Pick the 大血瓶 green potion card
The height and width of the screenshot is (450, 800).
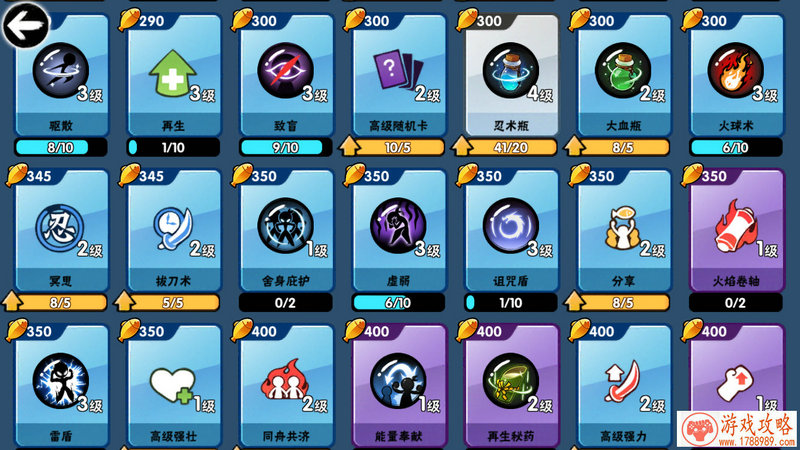point(623,75)
